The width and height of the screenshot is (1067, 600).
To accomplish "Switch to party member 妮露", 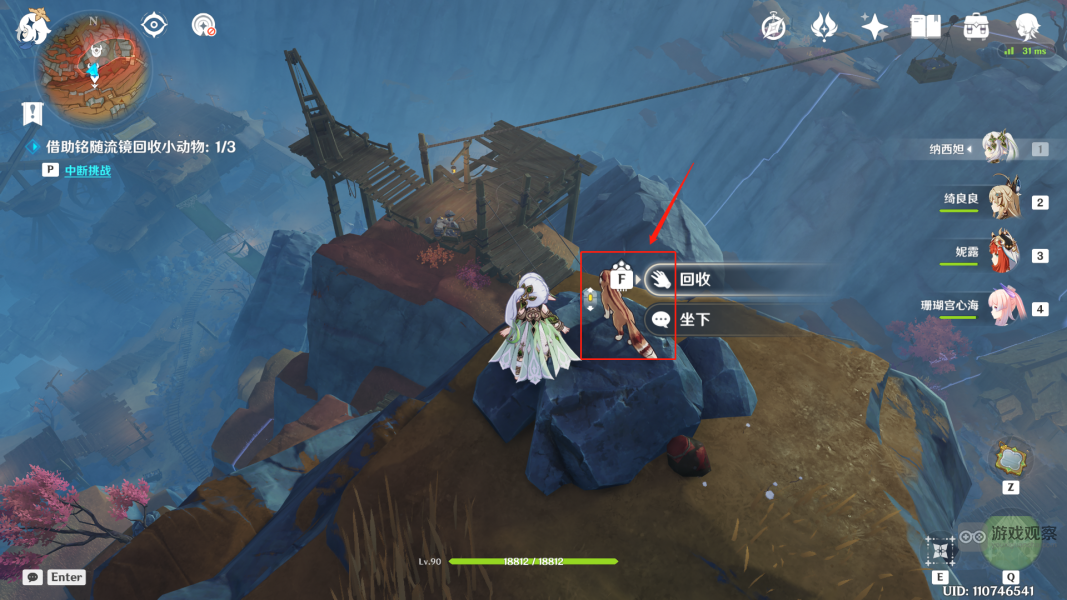I will 1003,254.
